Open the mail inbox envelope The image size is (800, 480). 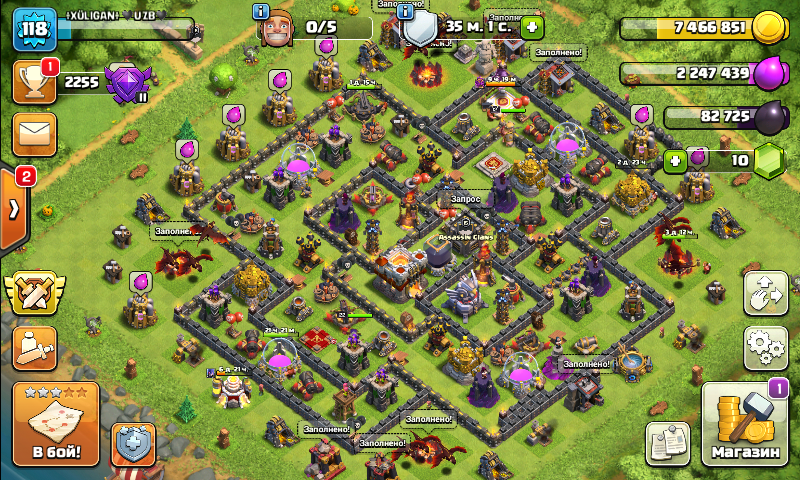34,134
